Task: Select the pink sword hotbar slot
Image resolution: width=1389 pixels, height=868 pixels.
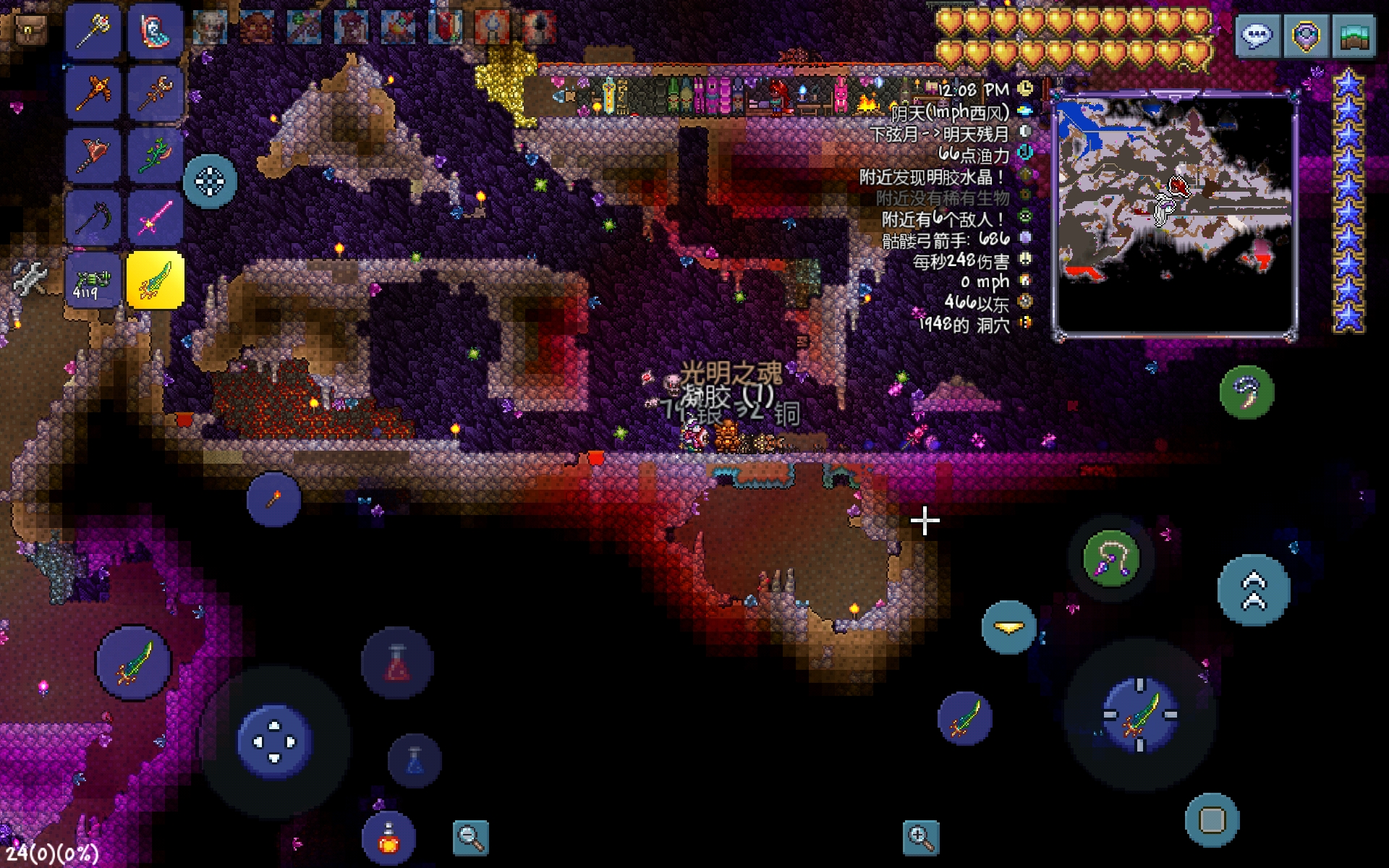Action: point(156,216)
